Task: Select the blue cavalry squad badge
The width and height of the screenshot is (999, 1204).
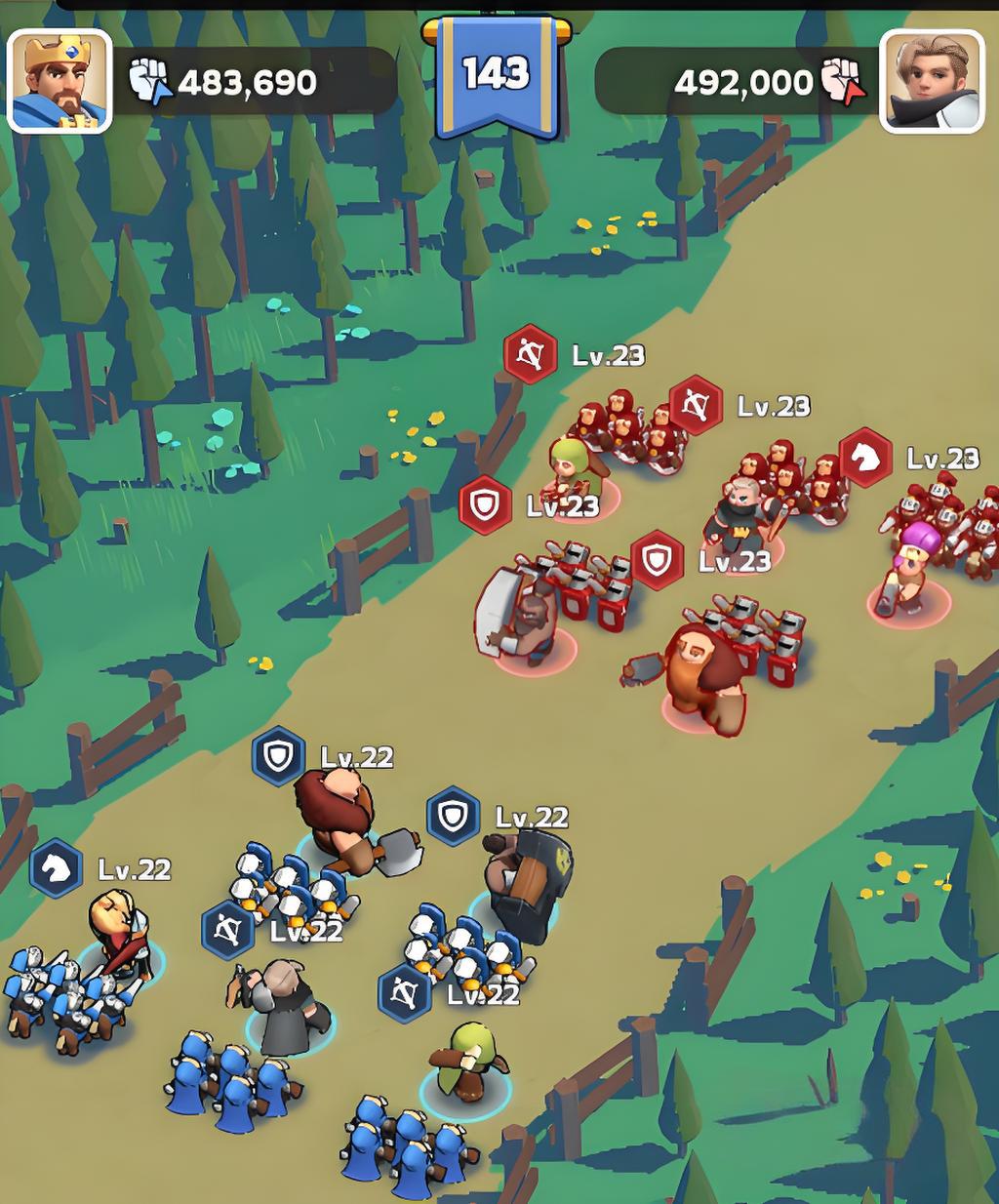Action: pos(56,868)
